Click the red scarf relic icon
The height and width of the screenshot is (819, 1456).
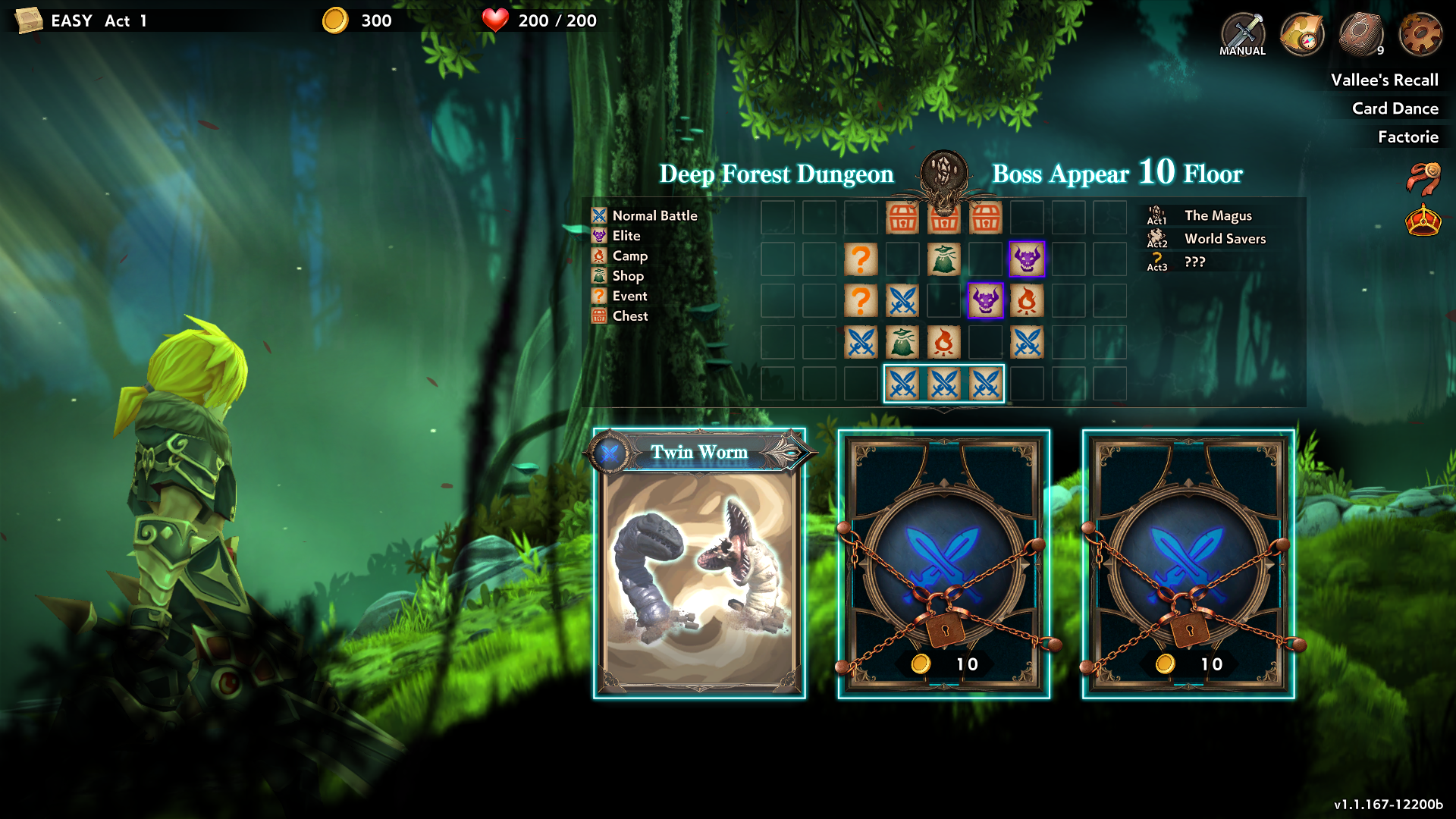coord(1423,179)
